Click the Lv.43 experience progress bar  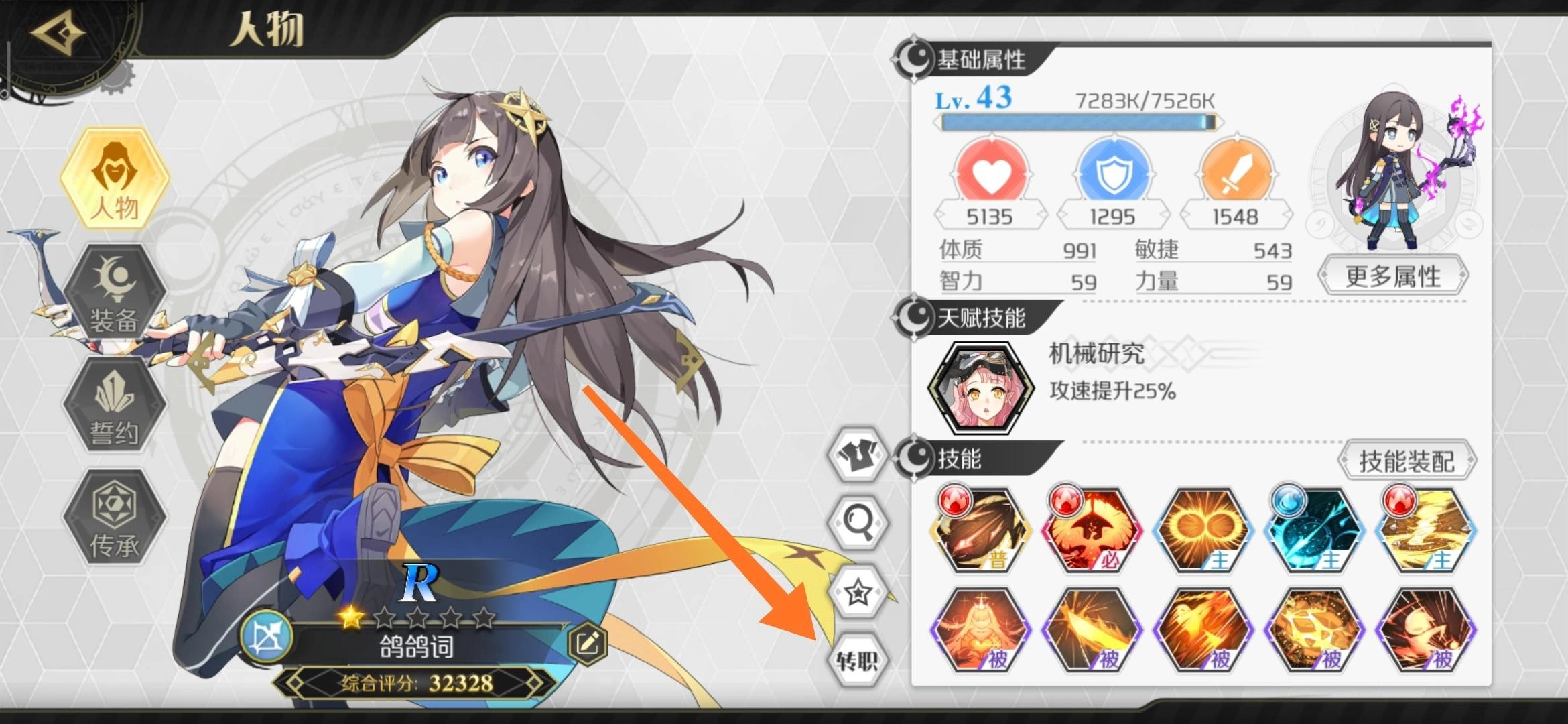point(1079,121)
